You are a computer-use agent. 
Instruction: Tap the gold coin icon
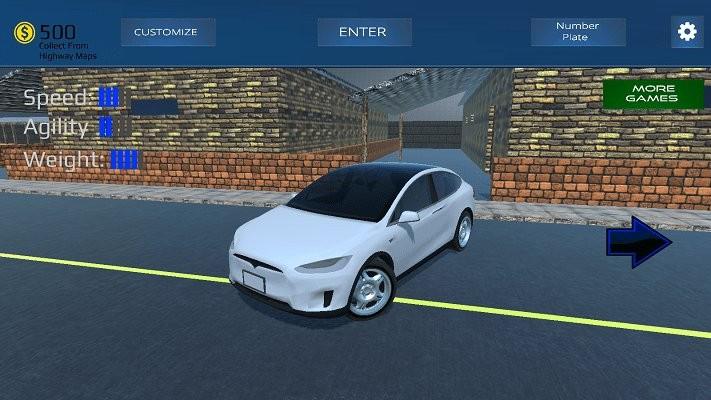click(24, 33)
